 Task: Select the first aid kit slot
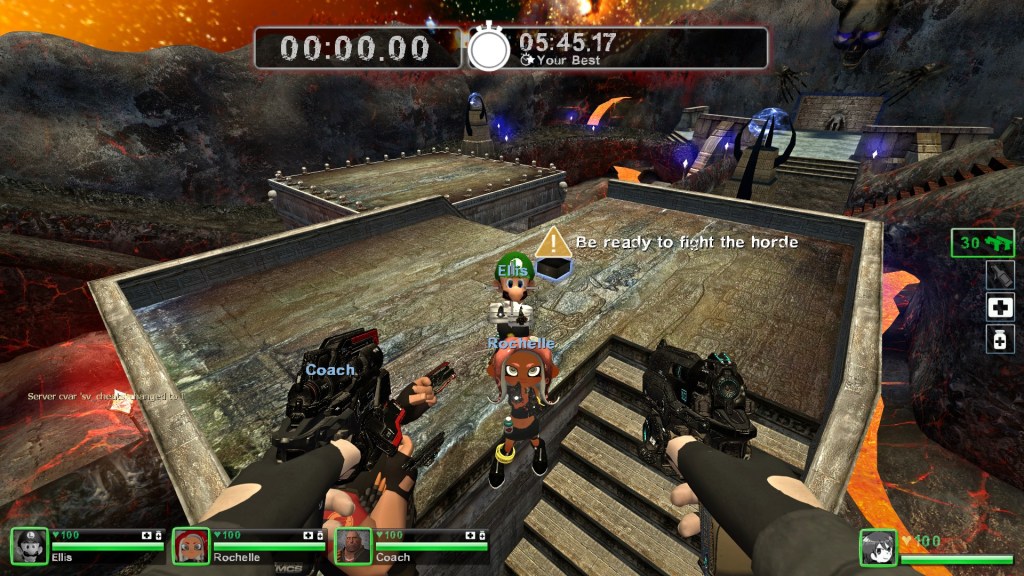pyautogui.click(x=999, y=308)
